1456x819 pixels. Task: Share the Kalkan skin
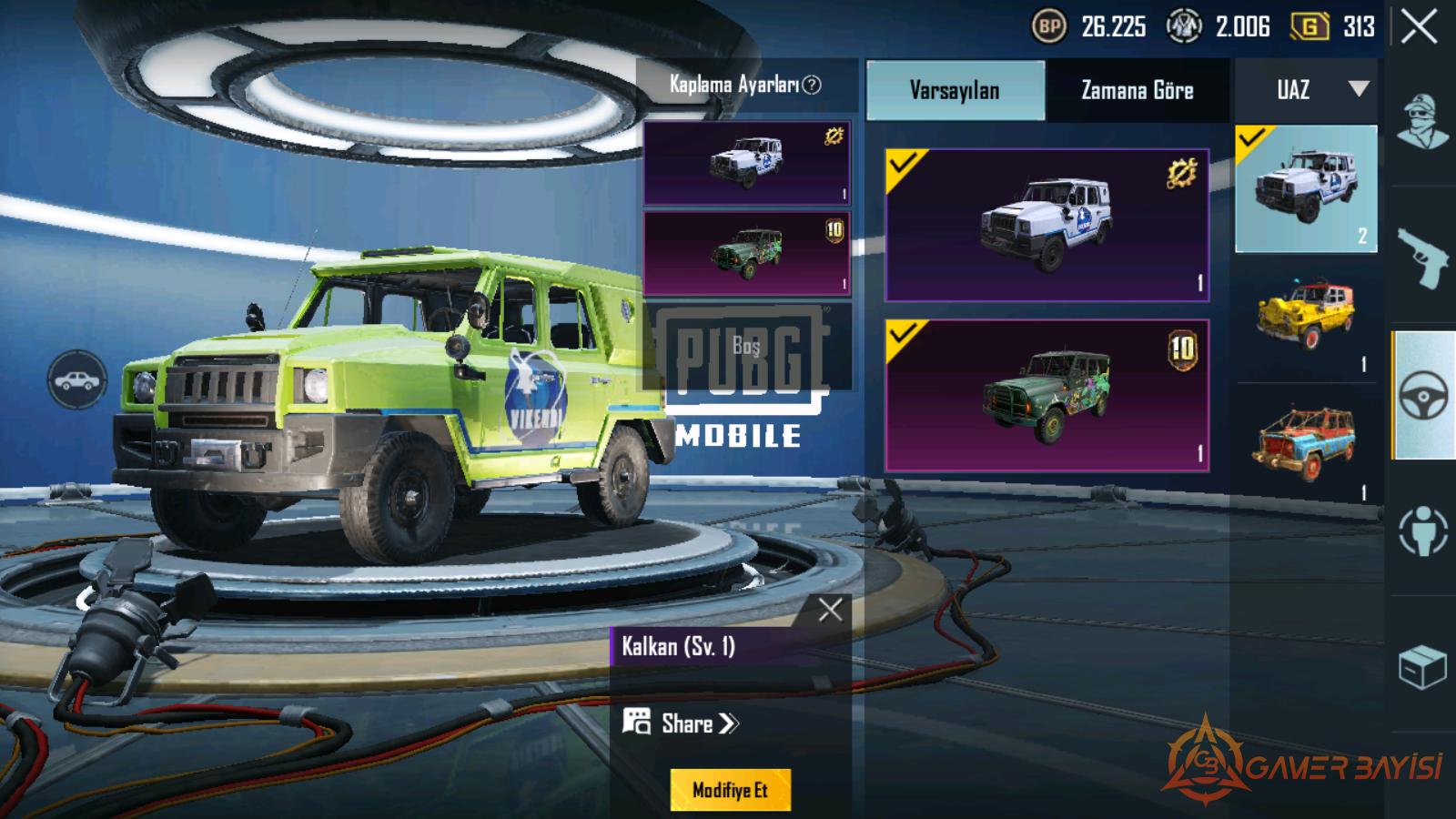click(x=682, y=724)
